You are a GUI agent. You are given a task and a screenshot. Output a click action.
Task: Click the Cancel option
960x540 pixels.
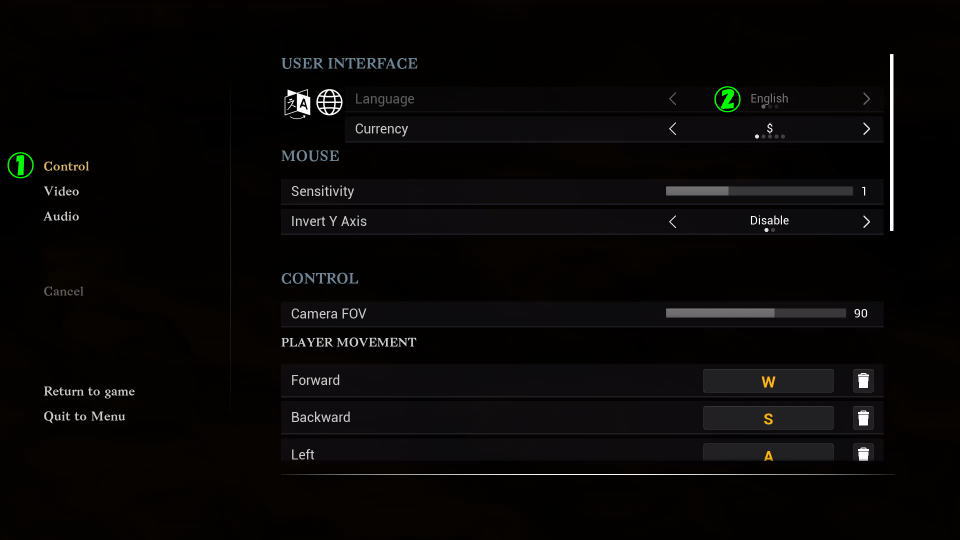tap(63, 291)
